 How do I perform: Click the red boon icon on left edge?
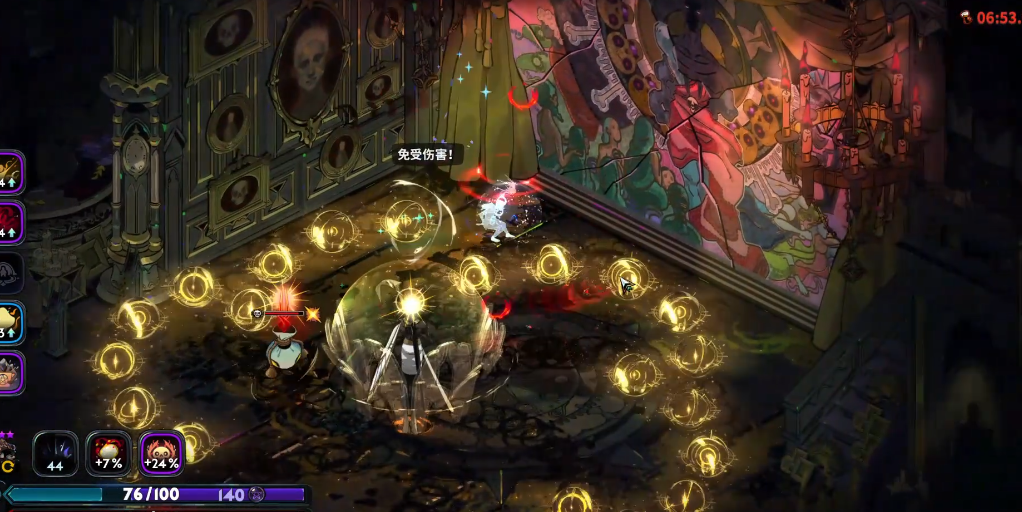[9, 222]
